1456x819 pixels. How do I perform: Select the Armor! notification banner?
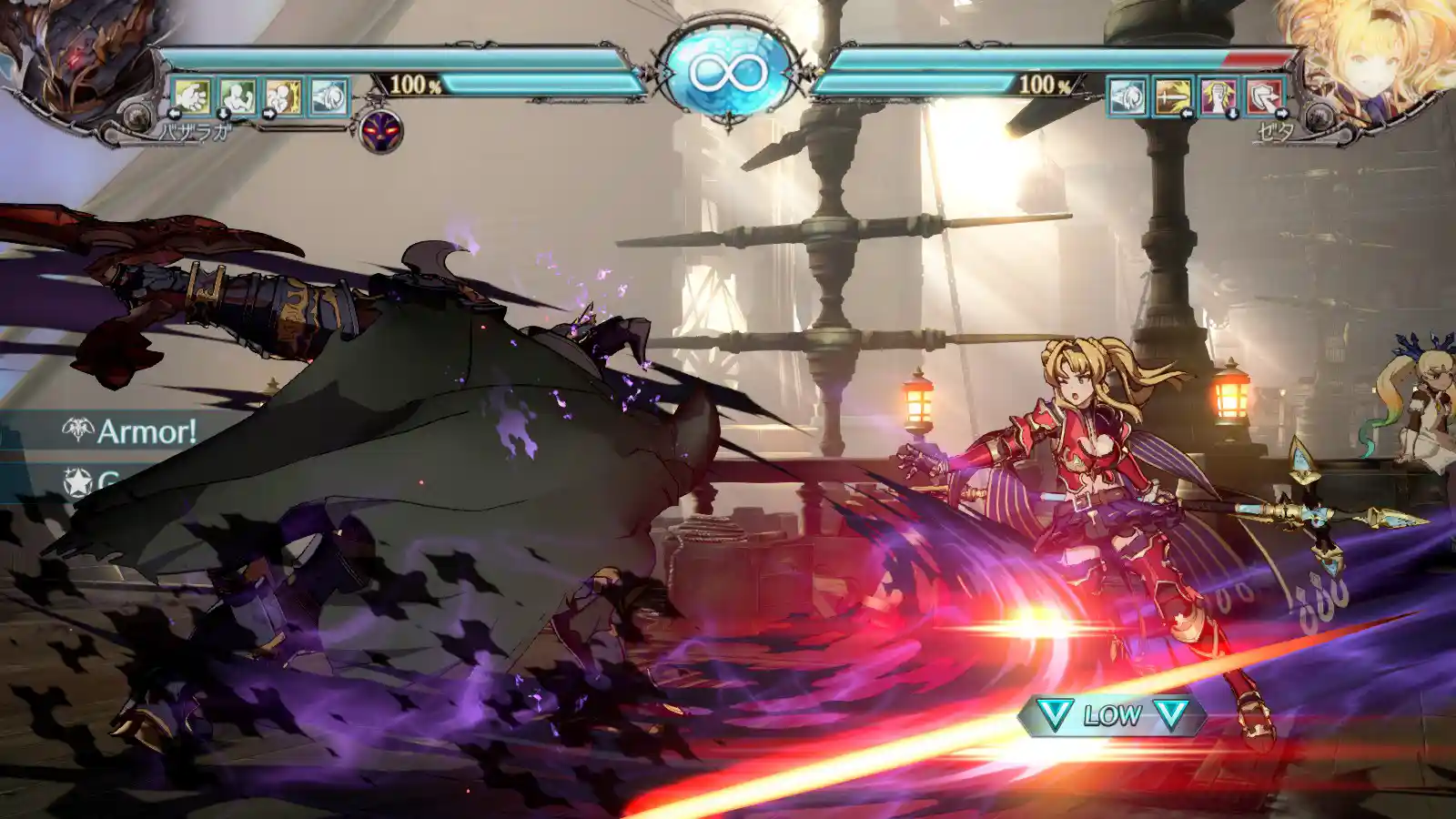(127, 430)
